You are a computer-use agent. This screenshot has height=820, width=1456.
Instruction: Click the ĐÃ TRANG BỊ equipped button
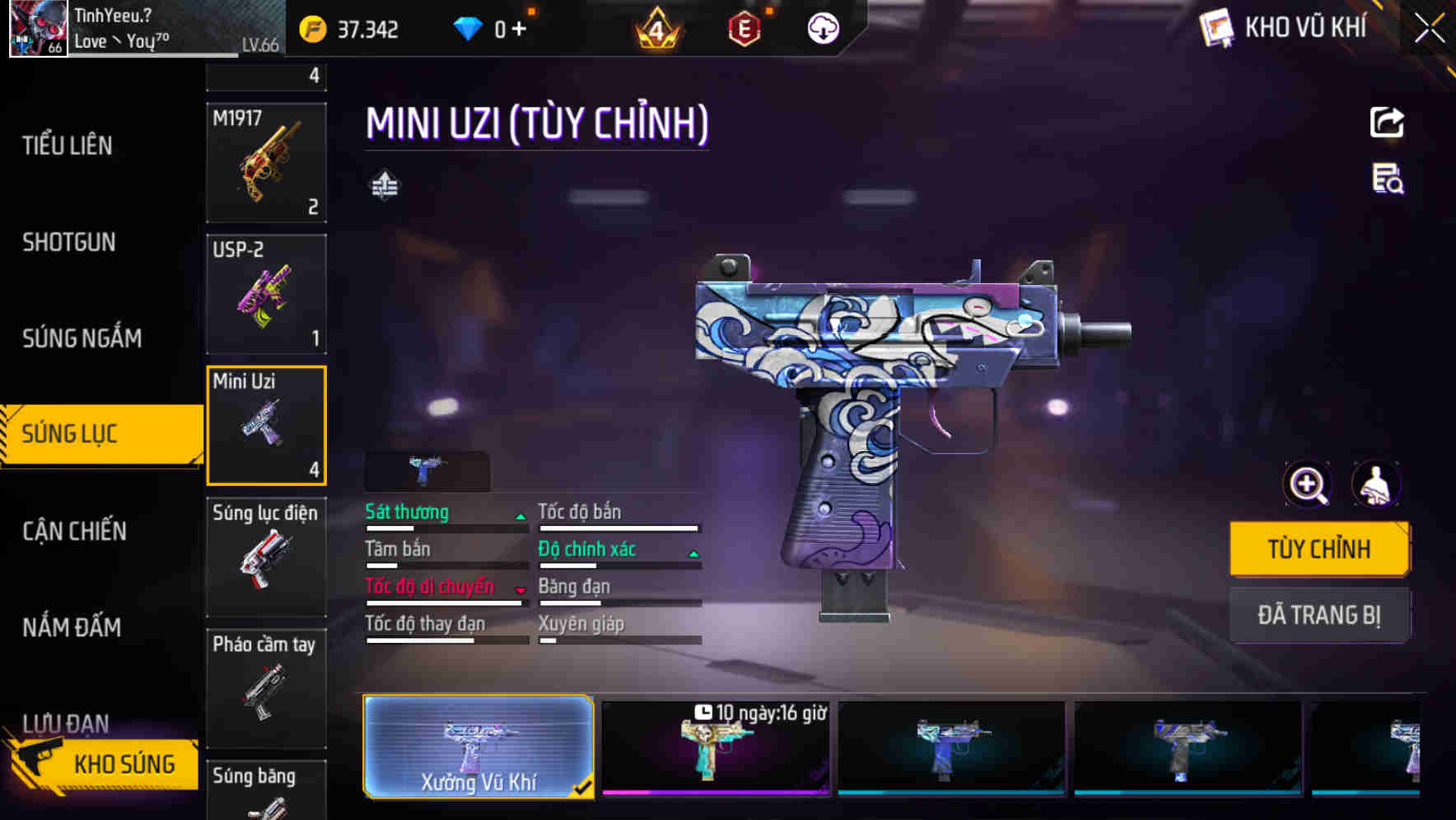(1319, 615)
